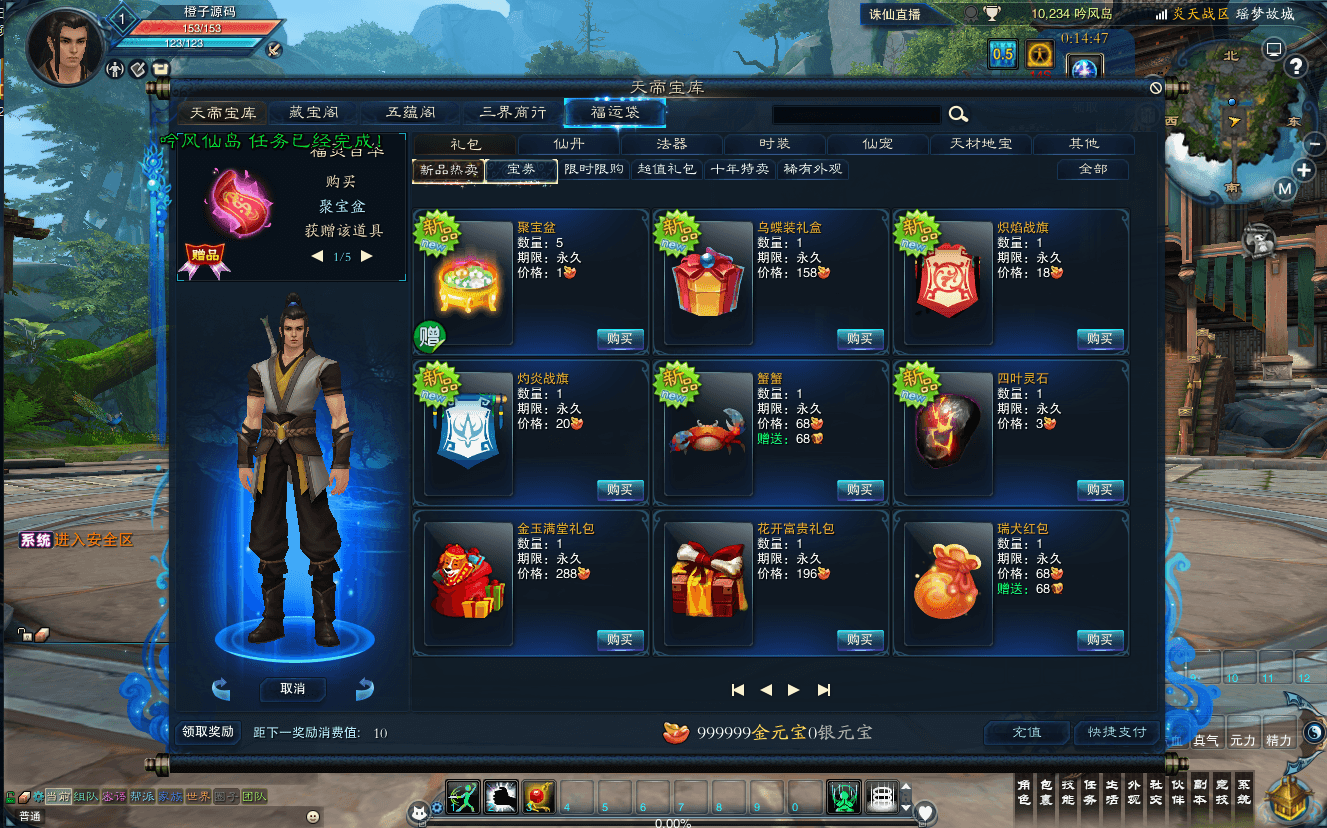Click the shop search input field

pos(855,115)
